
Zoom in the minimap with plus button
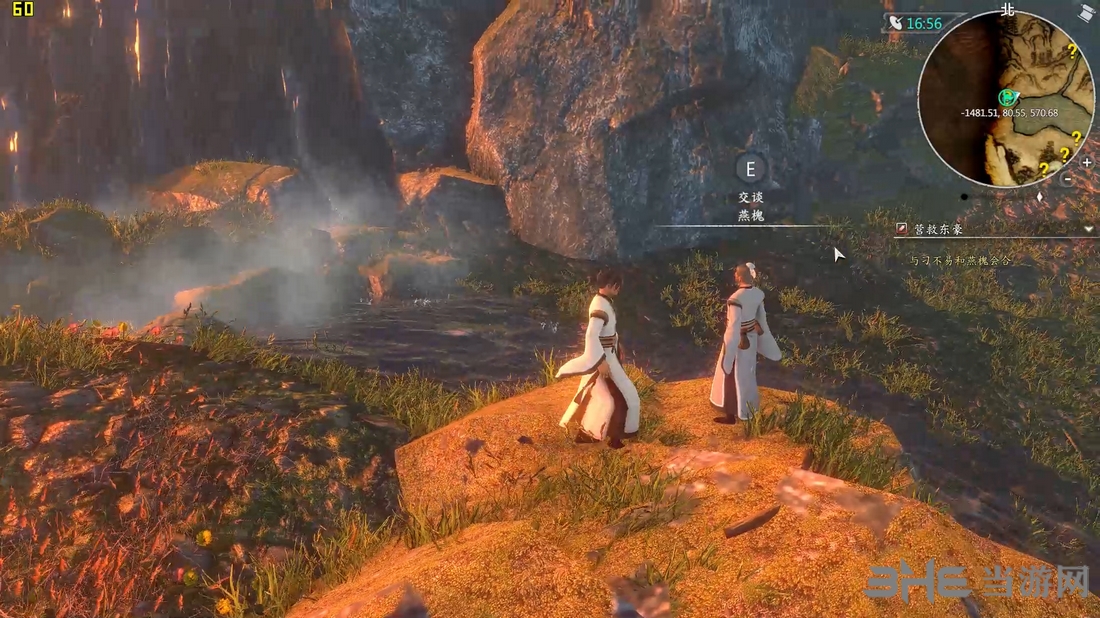1087,161
